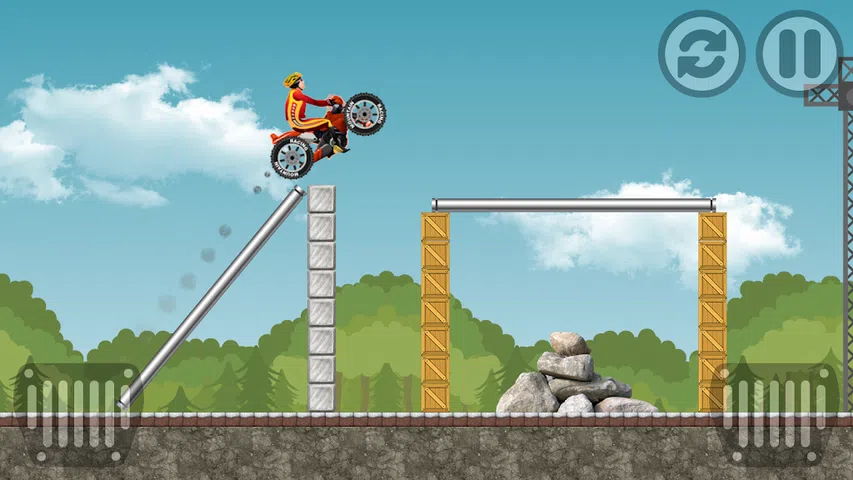Pause the game

(x=799, y=54)
